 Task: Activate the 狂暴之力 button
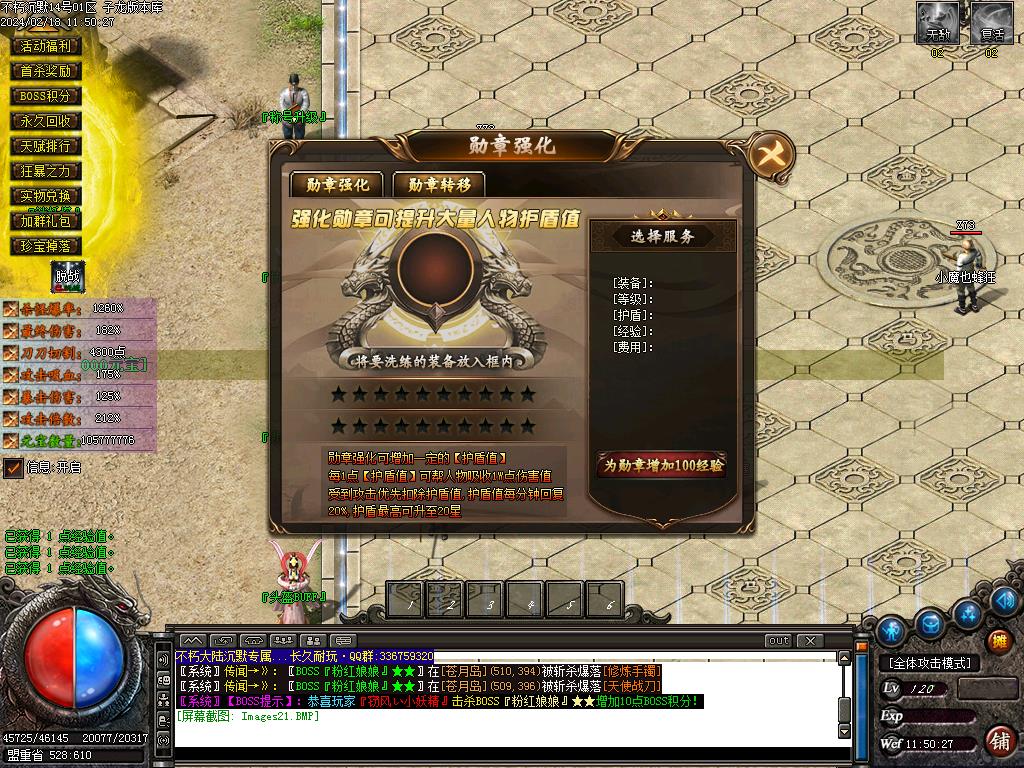[46, 171]
